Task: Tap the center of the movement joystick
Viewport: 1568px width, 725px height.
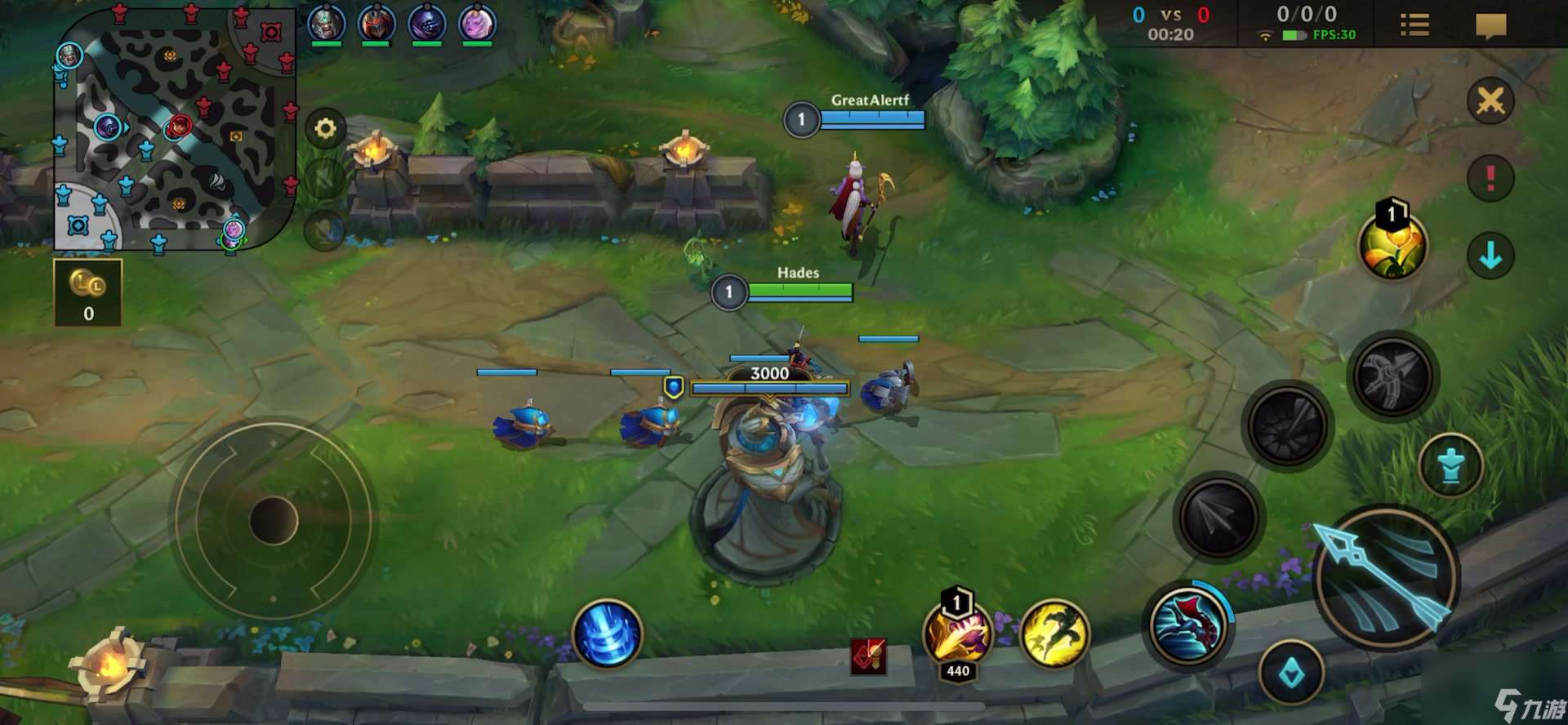Action: (274, 520)
